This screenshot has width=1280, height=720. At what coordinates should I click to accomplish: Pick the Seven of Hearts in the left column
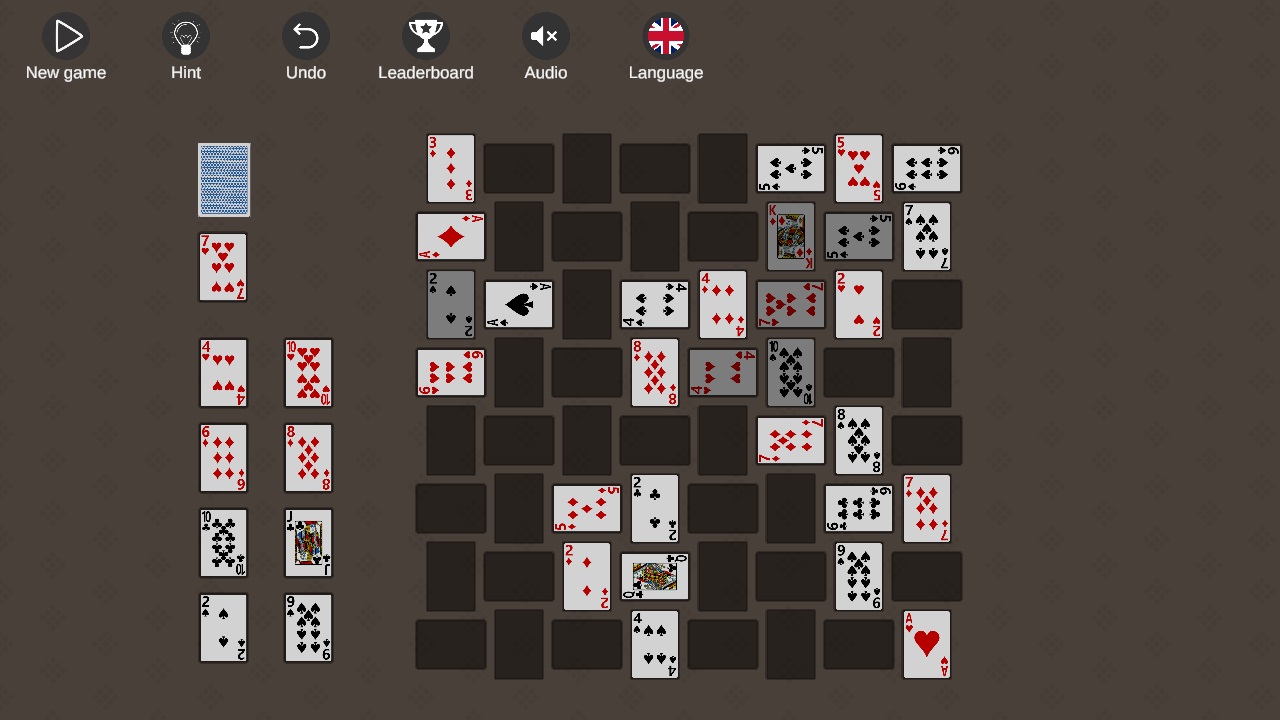tap(223, 267)
